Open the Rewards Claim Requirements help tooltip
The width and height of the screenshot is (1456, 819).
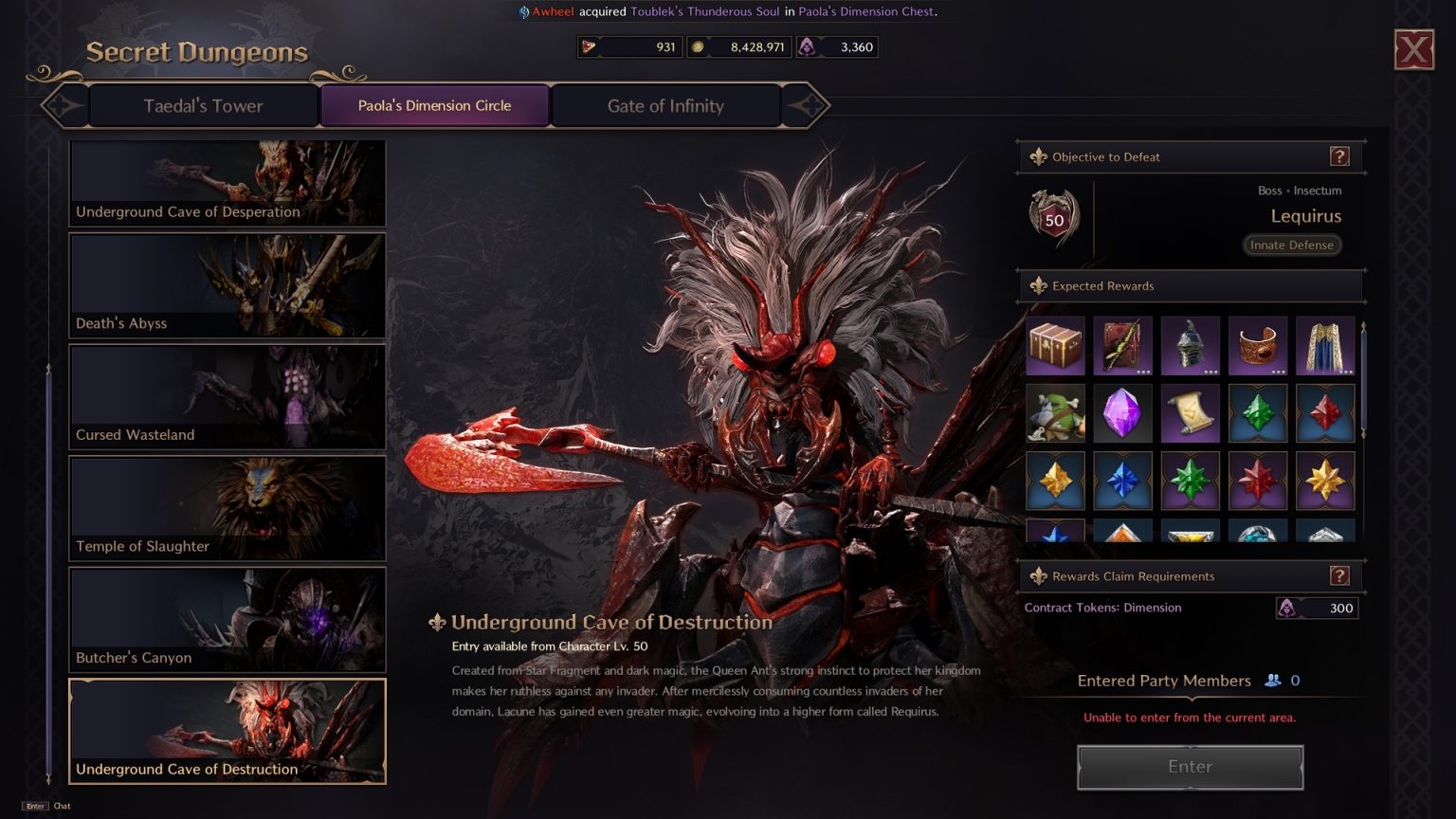point(1338,575)
